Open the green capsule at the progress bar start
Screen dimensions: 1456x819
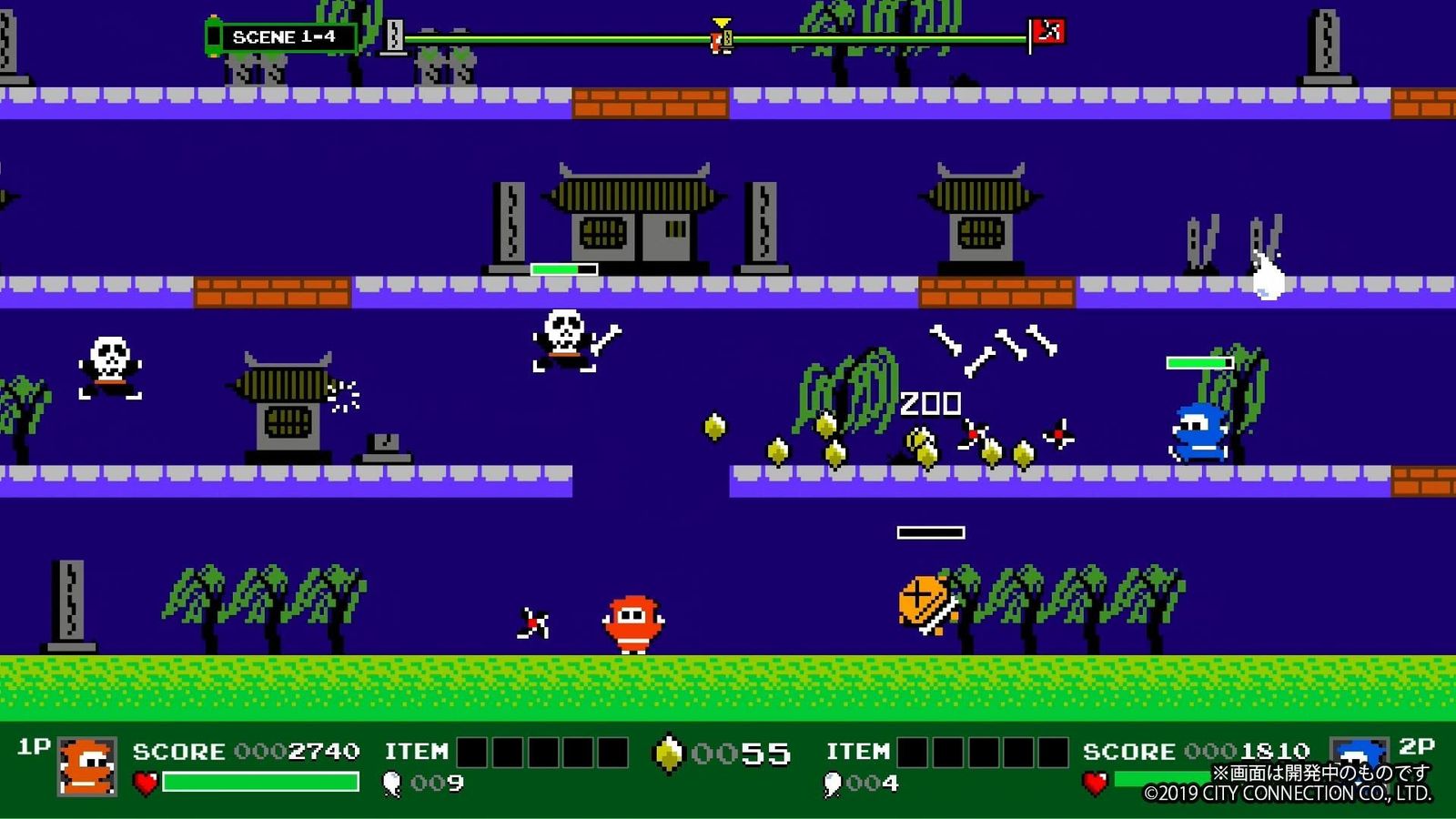click(215, 34)
